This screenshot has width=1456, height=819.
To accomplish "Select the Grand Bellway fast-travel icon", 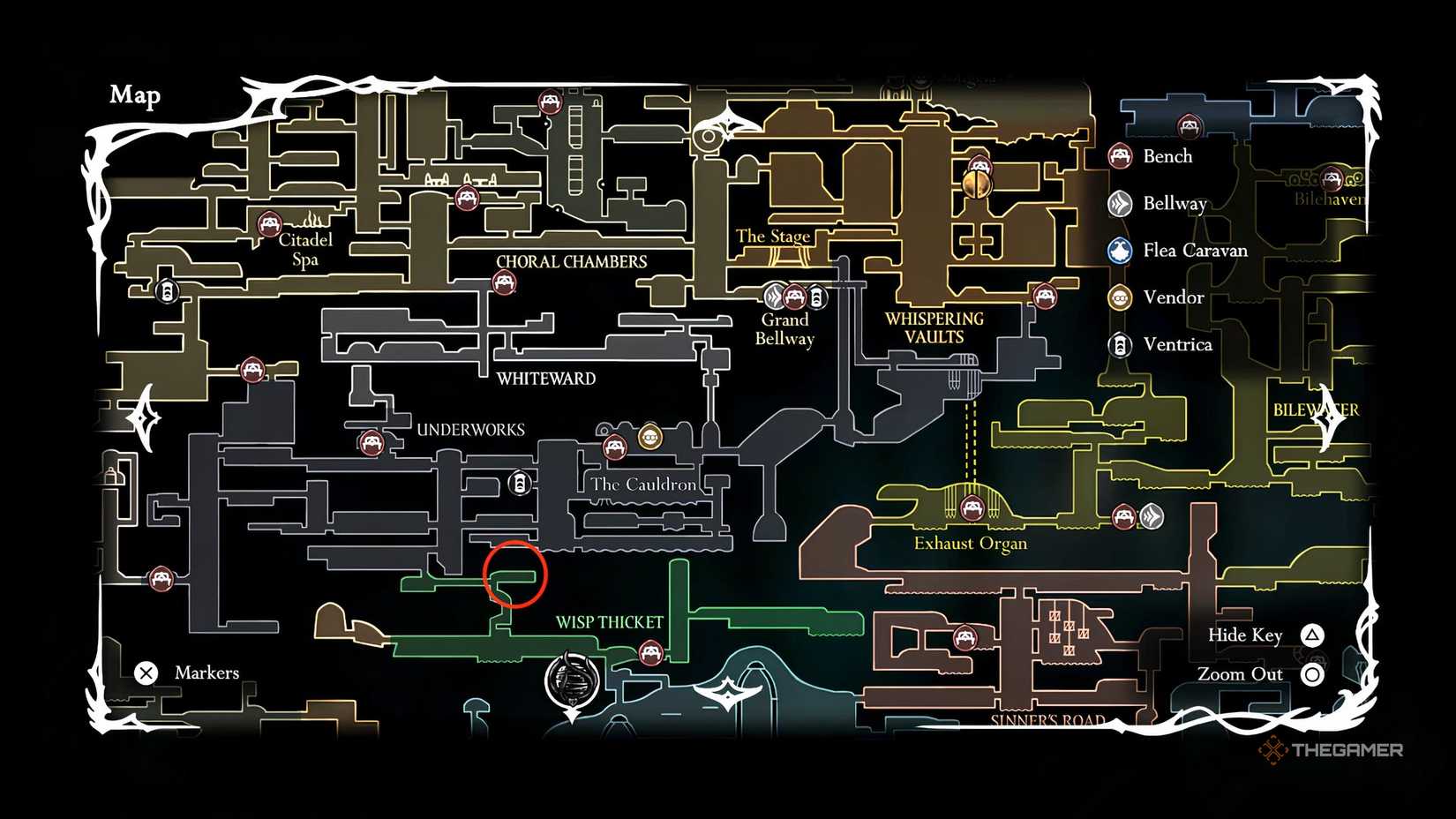I will tap(776, 297).
